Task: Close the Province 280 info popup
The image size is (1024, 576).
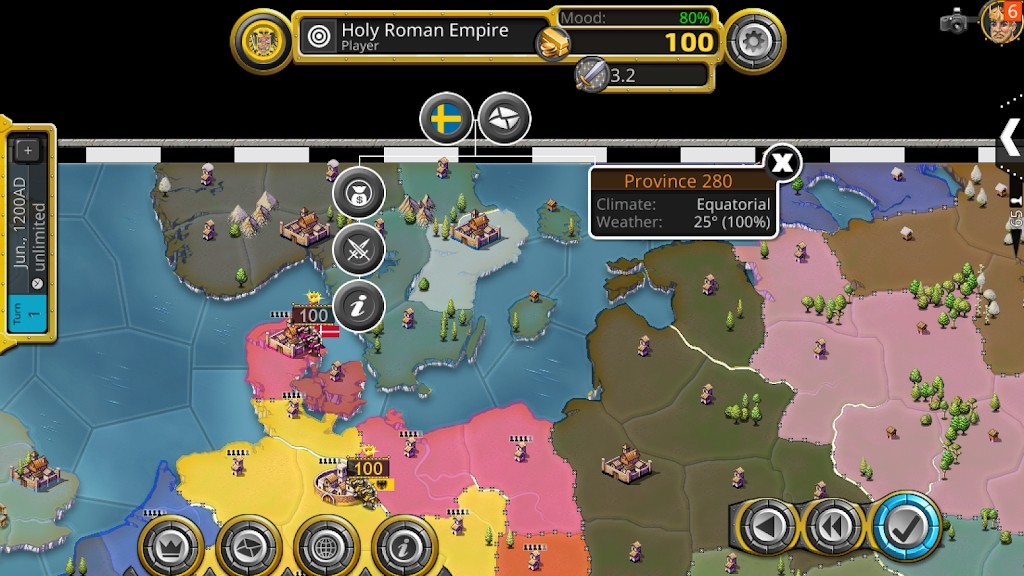Action: 783,161
